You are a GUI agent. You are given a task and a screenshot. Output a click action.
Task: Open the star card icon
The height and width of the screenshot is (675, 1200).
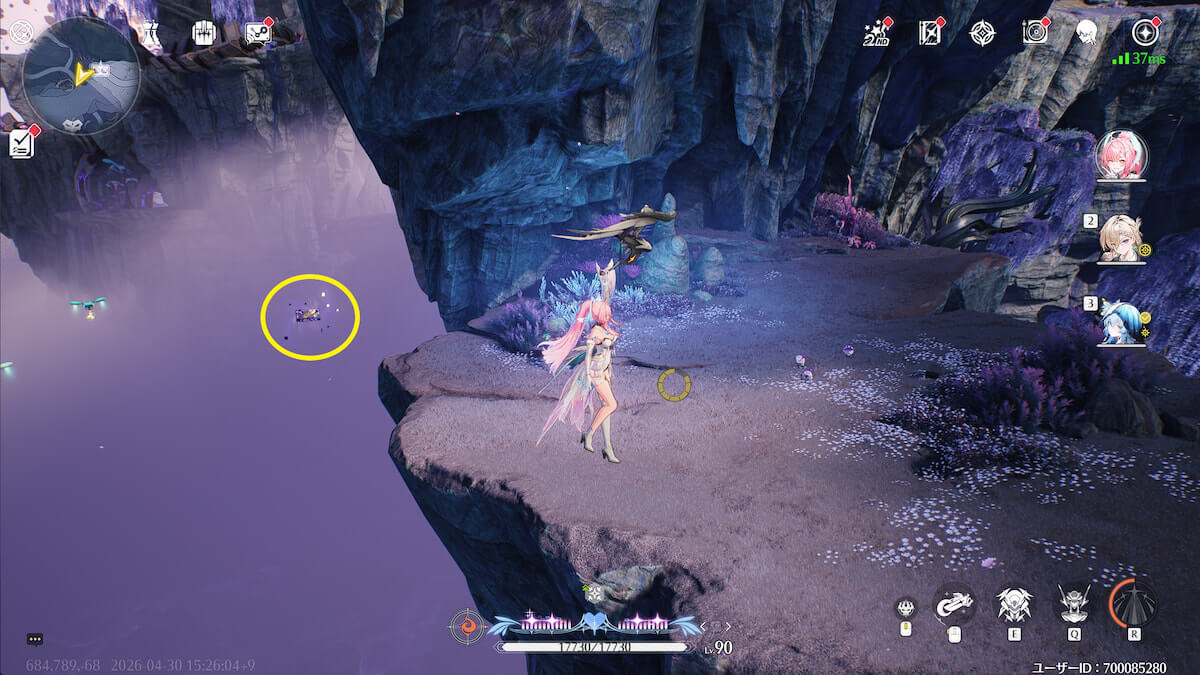pos(930,33)
